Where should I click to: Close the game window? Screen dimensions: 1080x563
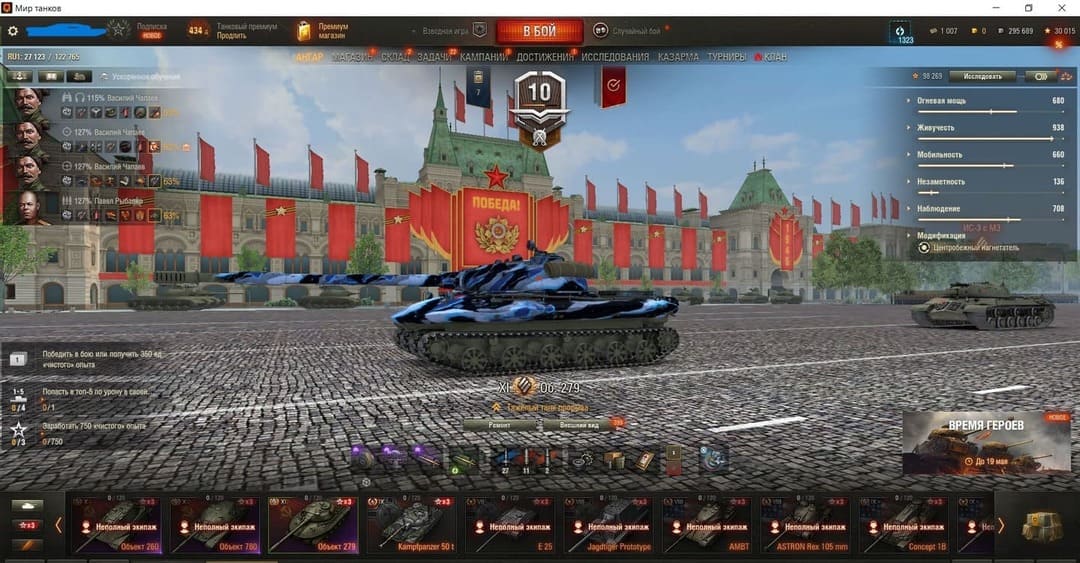1063,8
